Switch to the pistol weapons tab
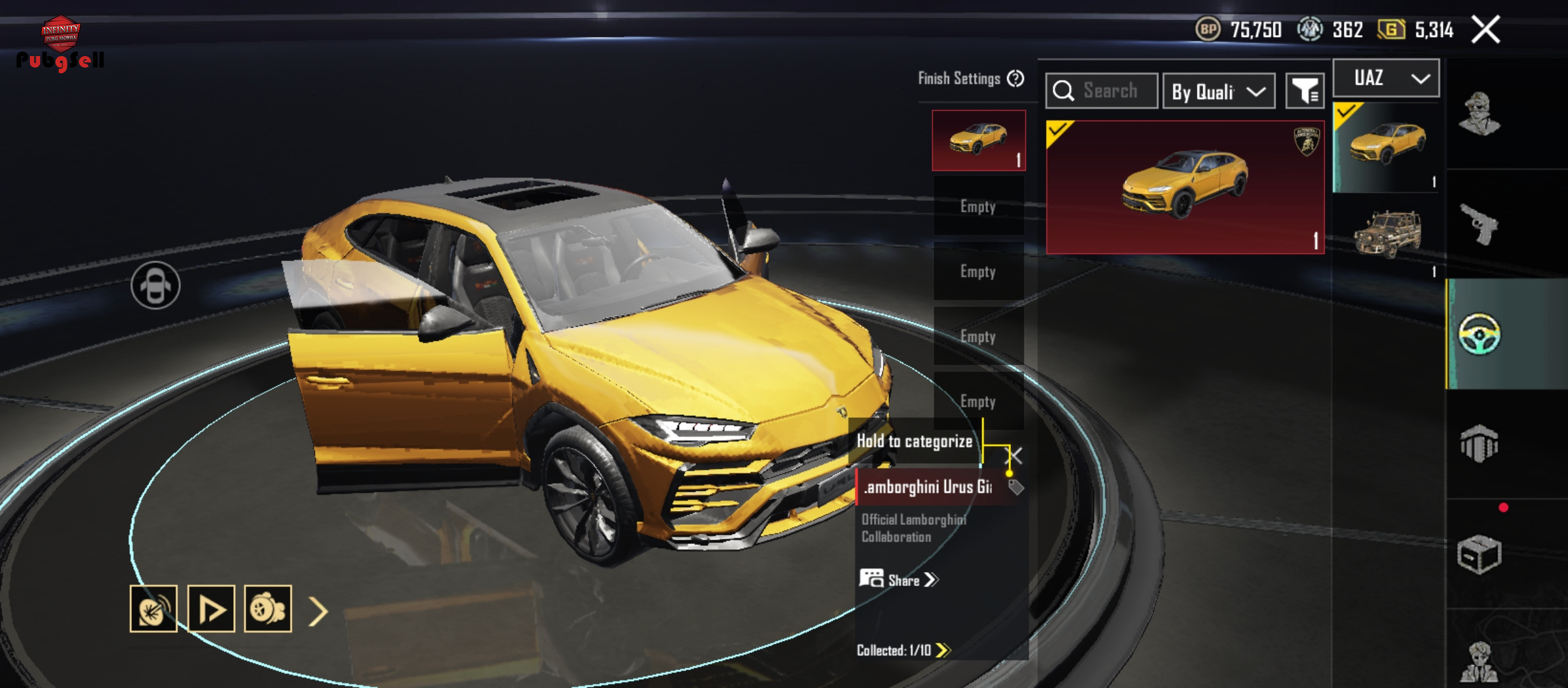 pyautogui.click(x=1479, y=224)
